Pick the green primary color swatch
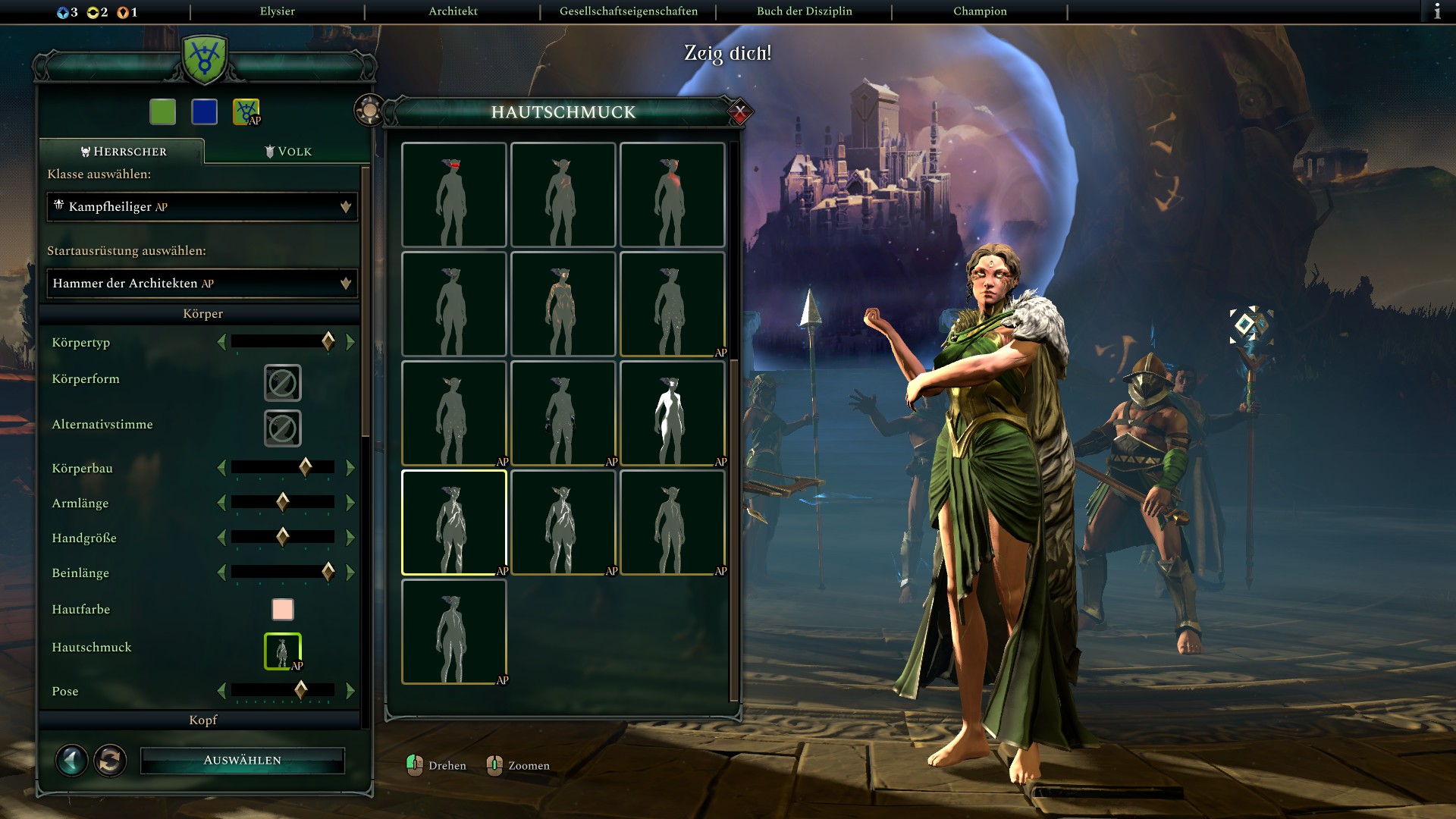The height and width of the screenshot is (819, 1456). click(163, 112)
